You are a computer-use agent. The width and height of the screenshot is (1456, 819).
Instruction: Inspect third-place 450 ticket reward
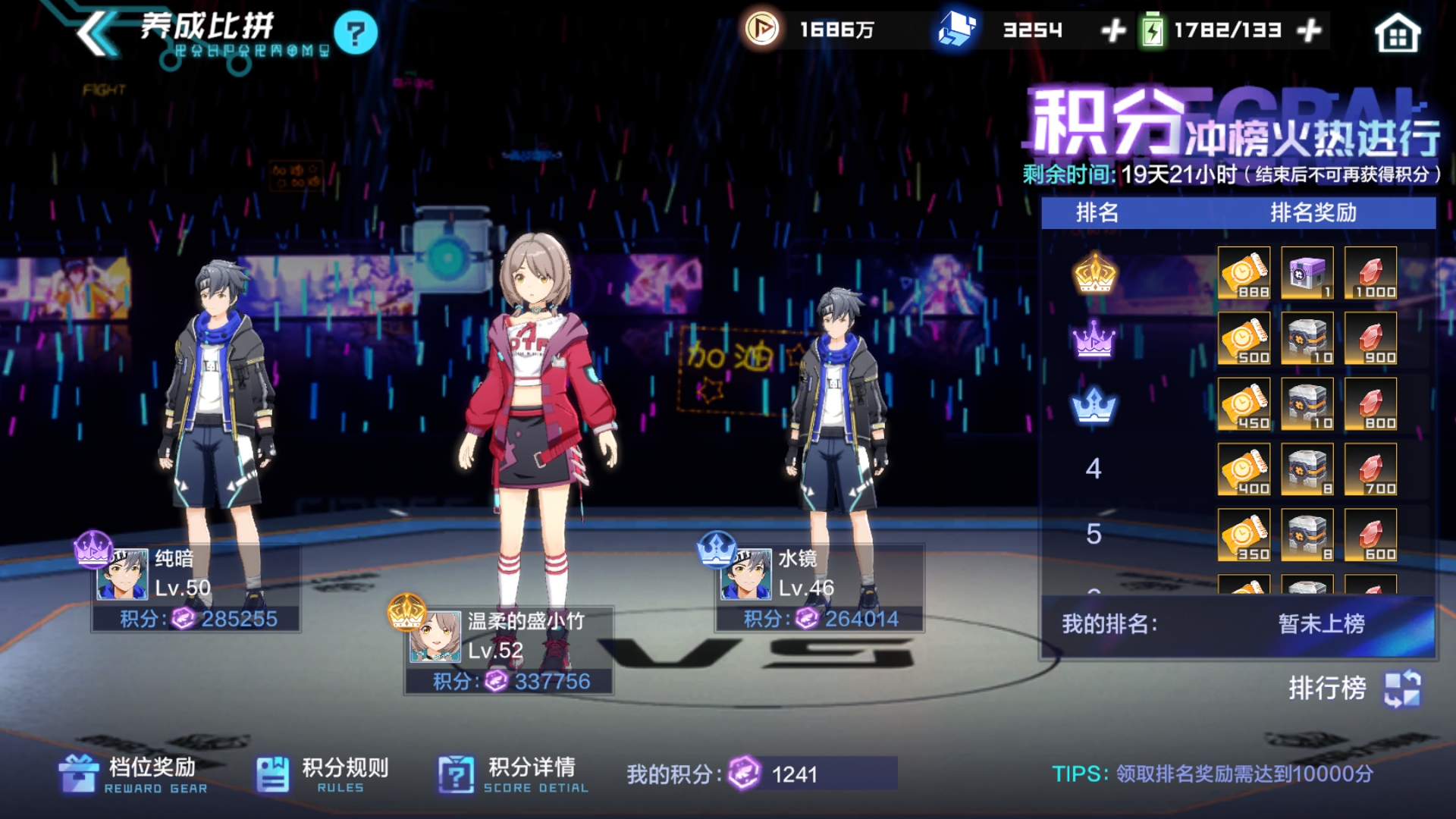[1244, 404]
